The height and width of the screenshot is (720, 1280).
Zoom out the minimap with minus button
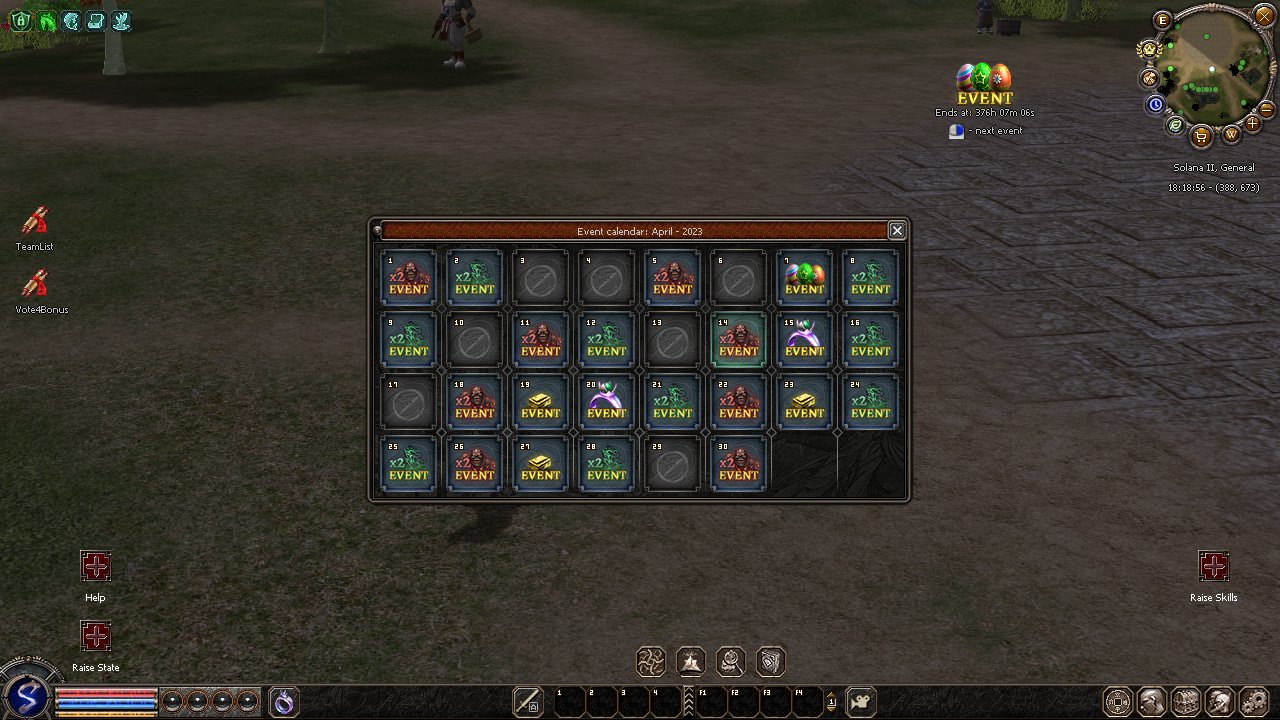click(1266, 109)
